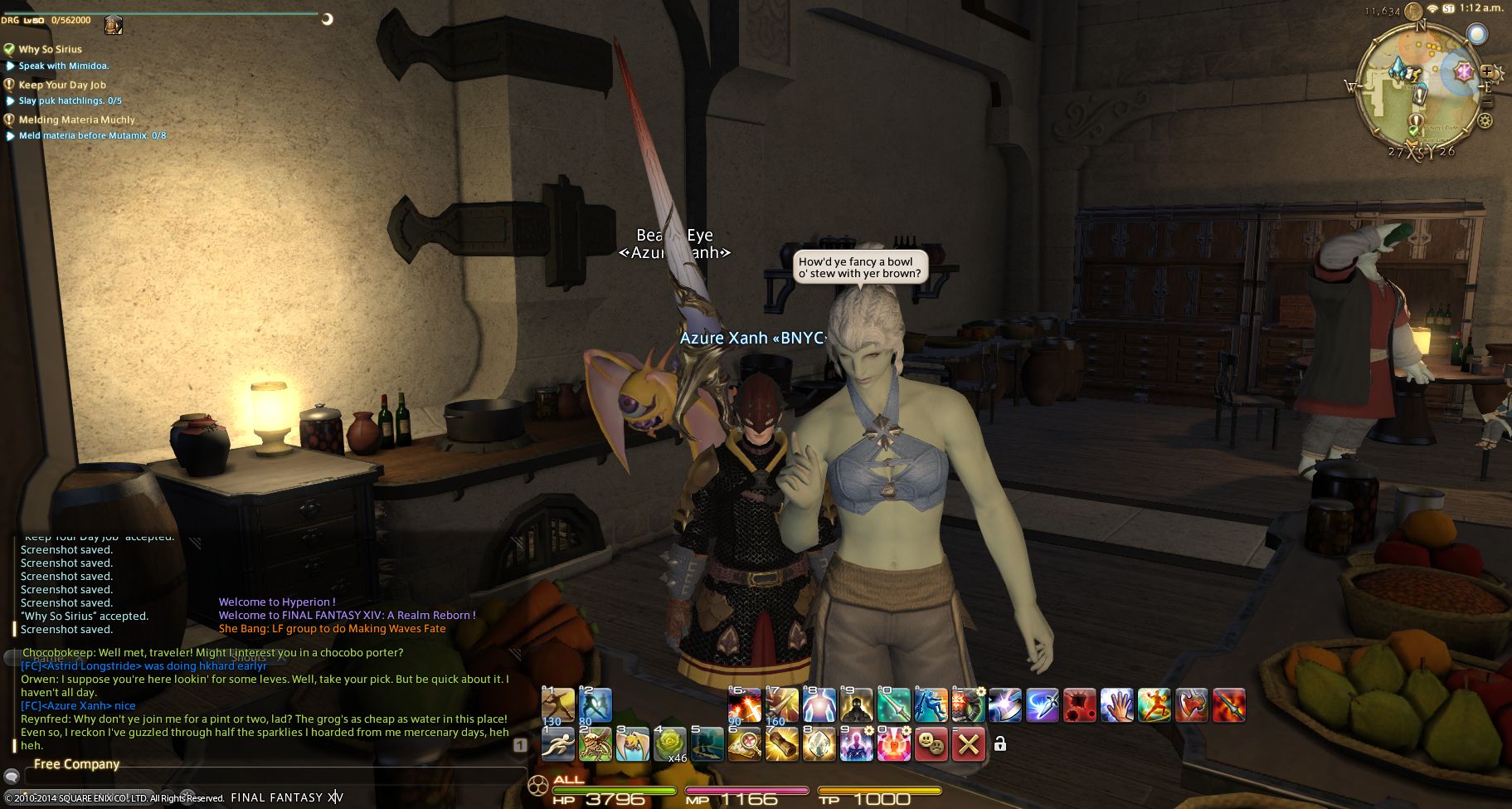Open the Keep Your Day Job quest
The image size is (1512, 809).
tap(62, 85)
